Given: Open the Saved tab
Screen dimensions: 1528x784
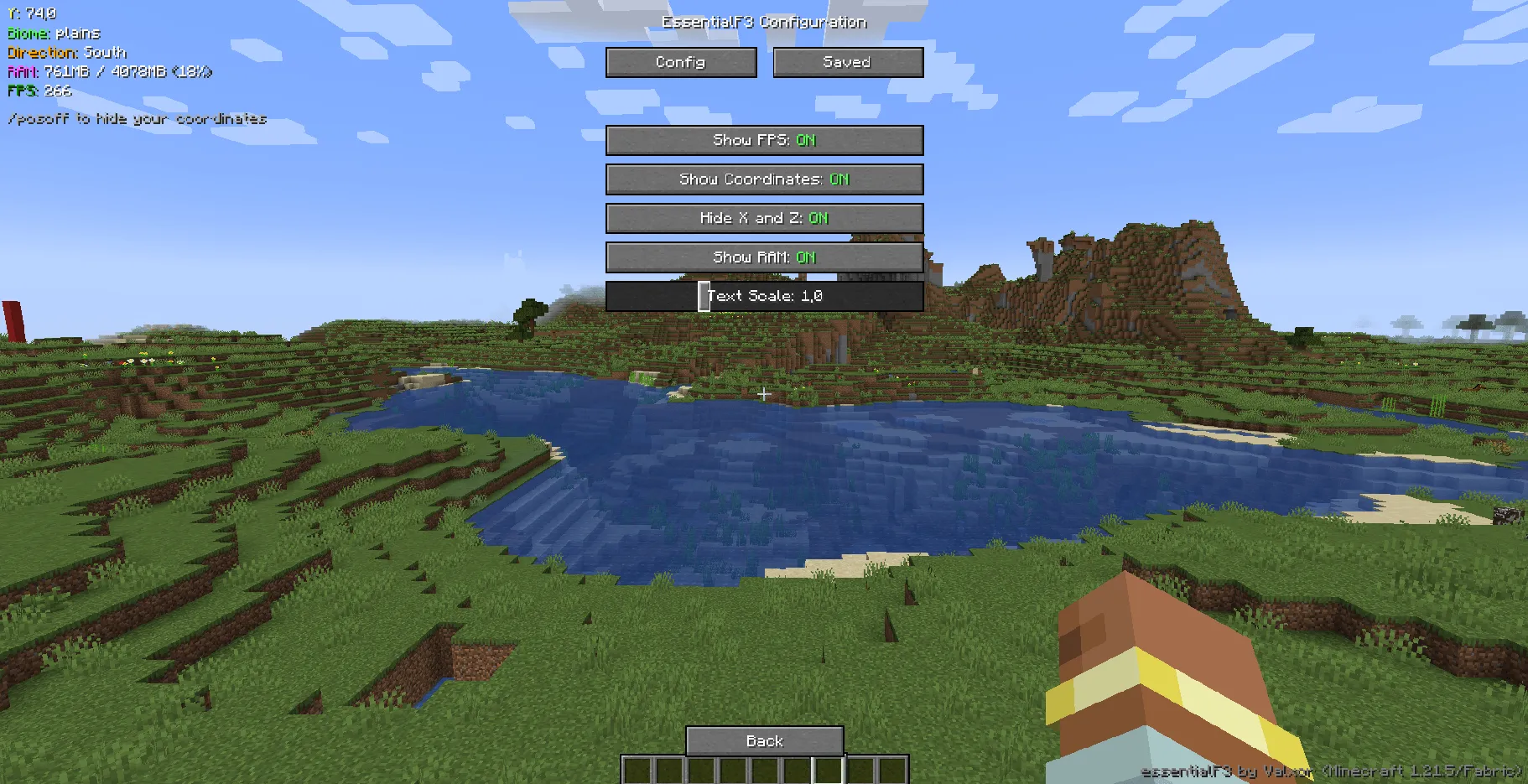Looking at the screenshot, I should click(x=847, y=61).
